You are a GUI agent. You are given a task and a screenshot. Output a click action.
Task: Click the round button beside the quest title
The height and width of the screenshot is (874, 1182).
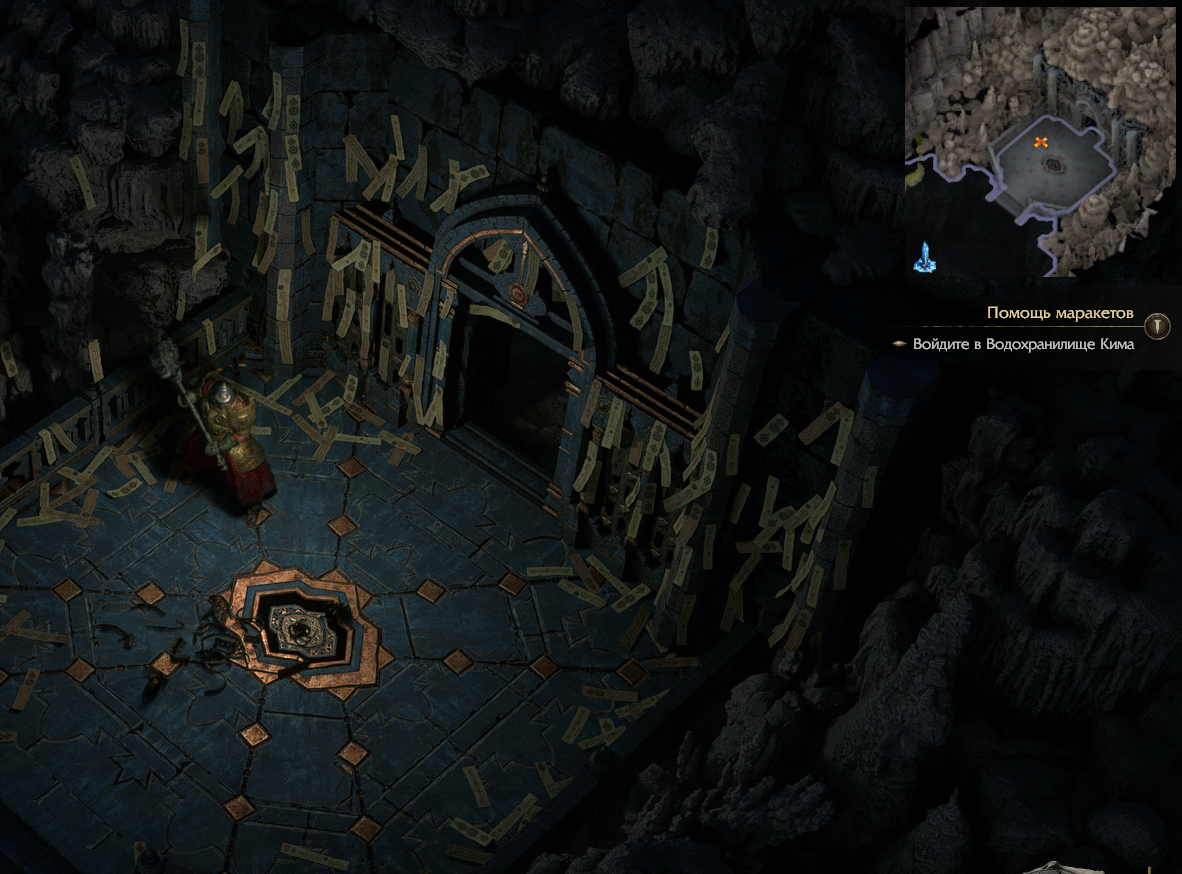click(x=1158, y=325)
